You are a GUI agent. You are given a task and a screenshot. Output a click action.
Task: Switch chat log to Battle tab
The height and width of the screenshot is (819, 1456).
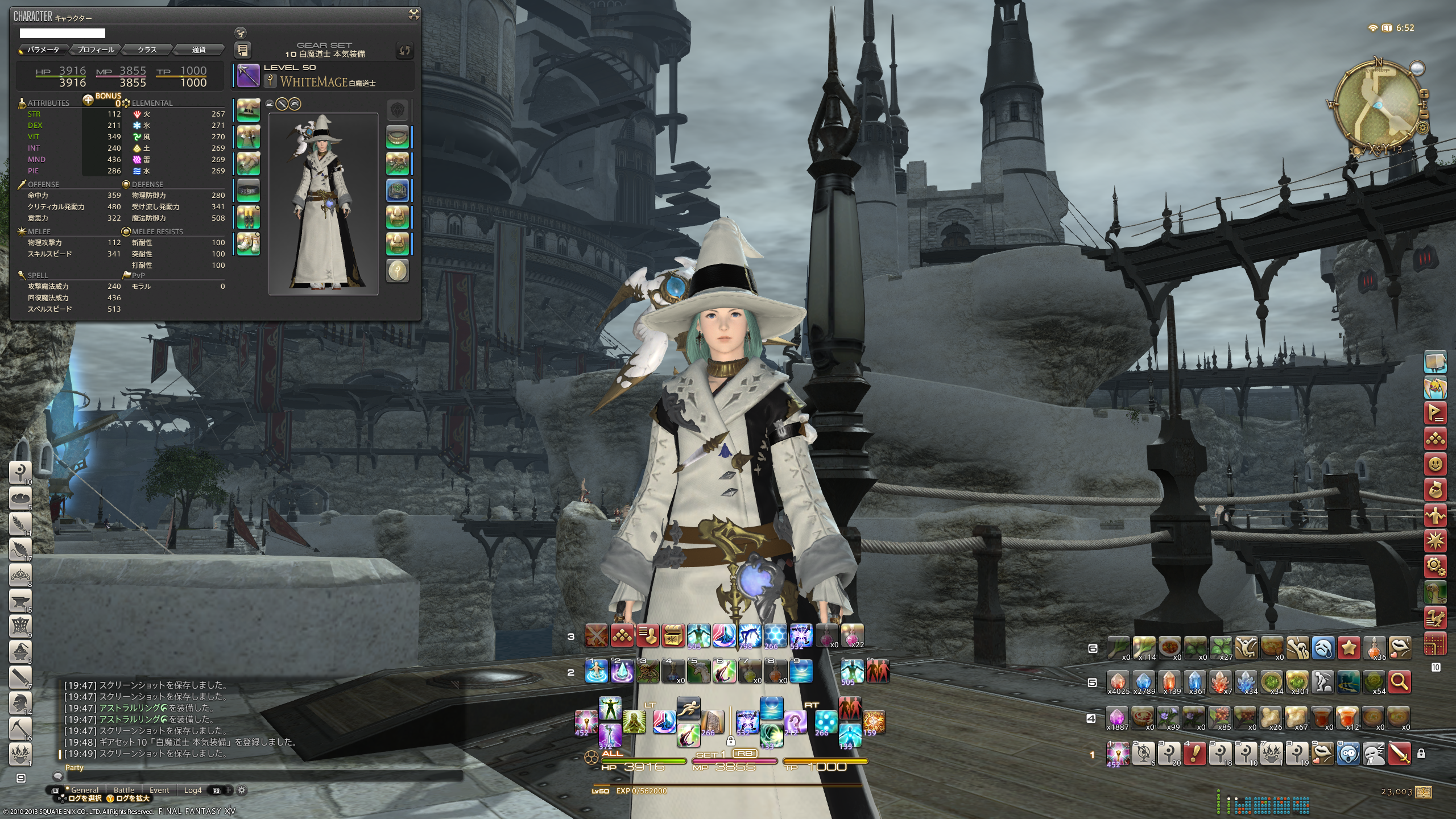point(124,790)
